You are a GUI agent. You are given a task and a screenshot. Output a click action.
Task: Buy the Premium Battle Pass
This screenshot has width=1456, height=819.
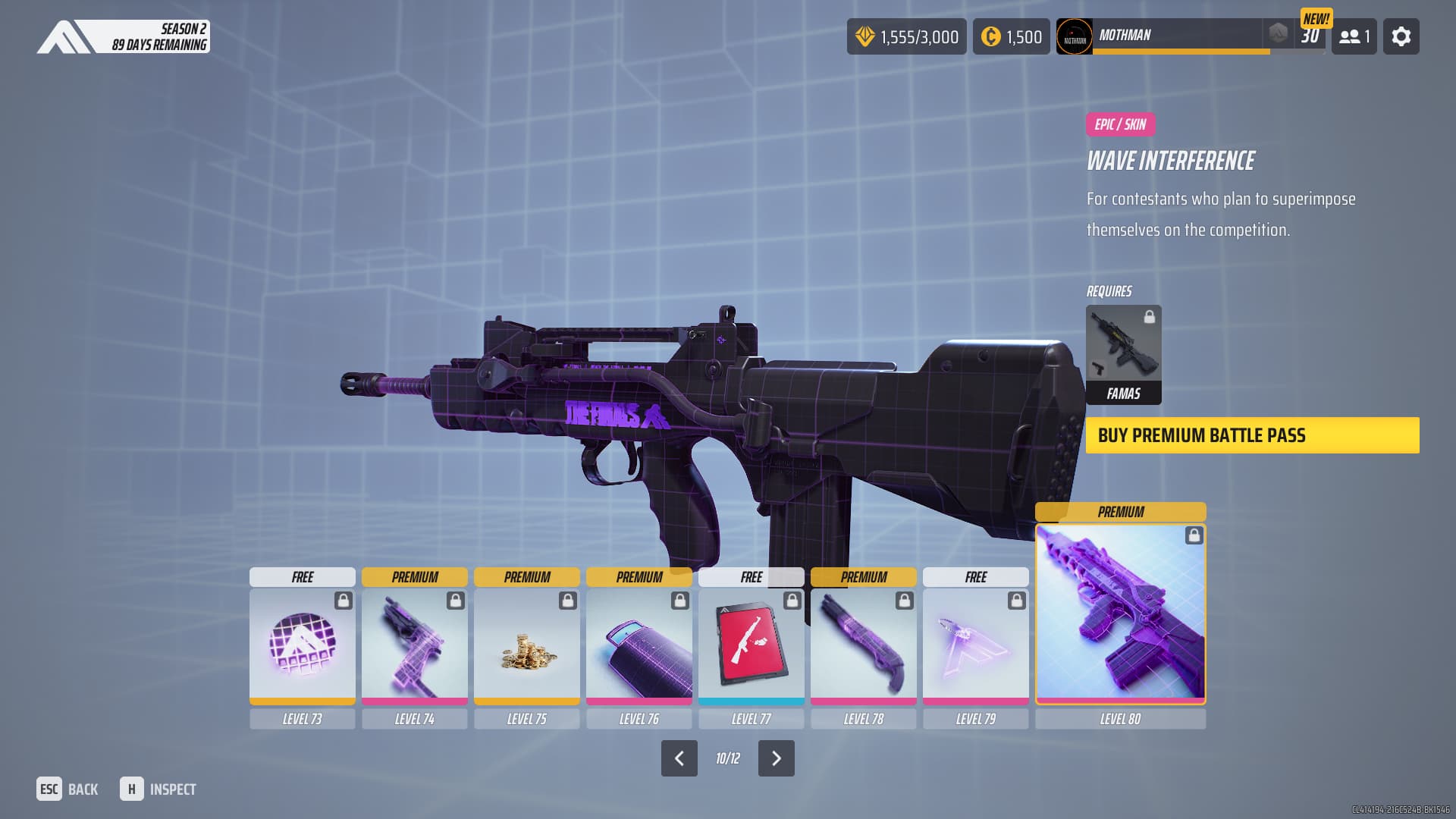pyautogui.click(x=1252, y=435)
